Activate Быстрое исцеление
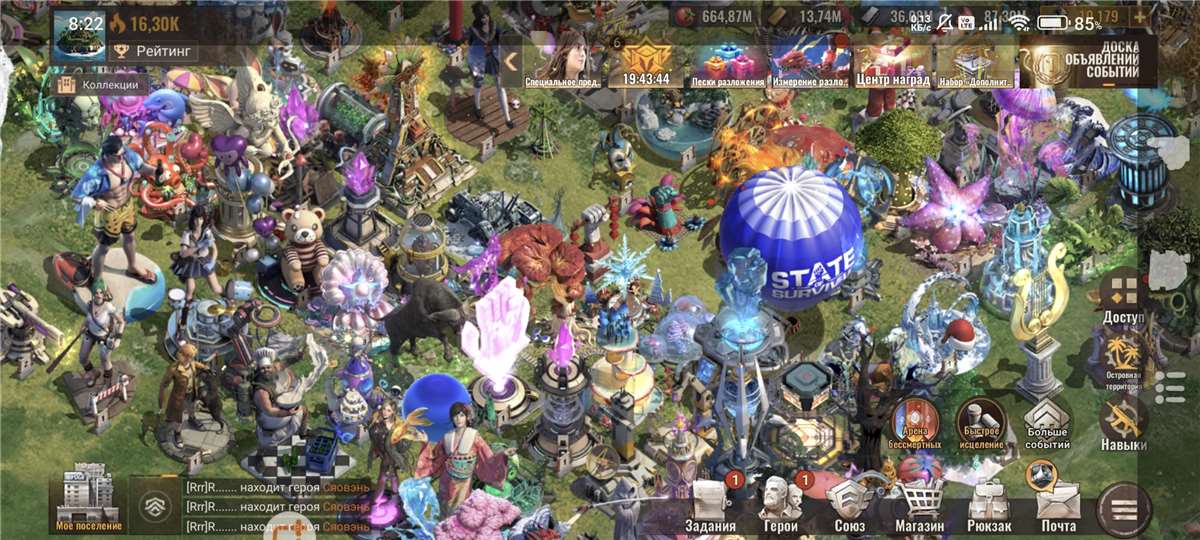This screenshot has height=540, width=1200. [x=979, y=424]
